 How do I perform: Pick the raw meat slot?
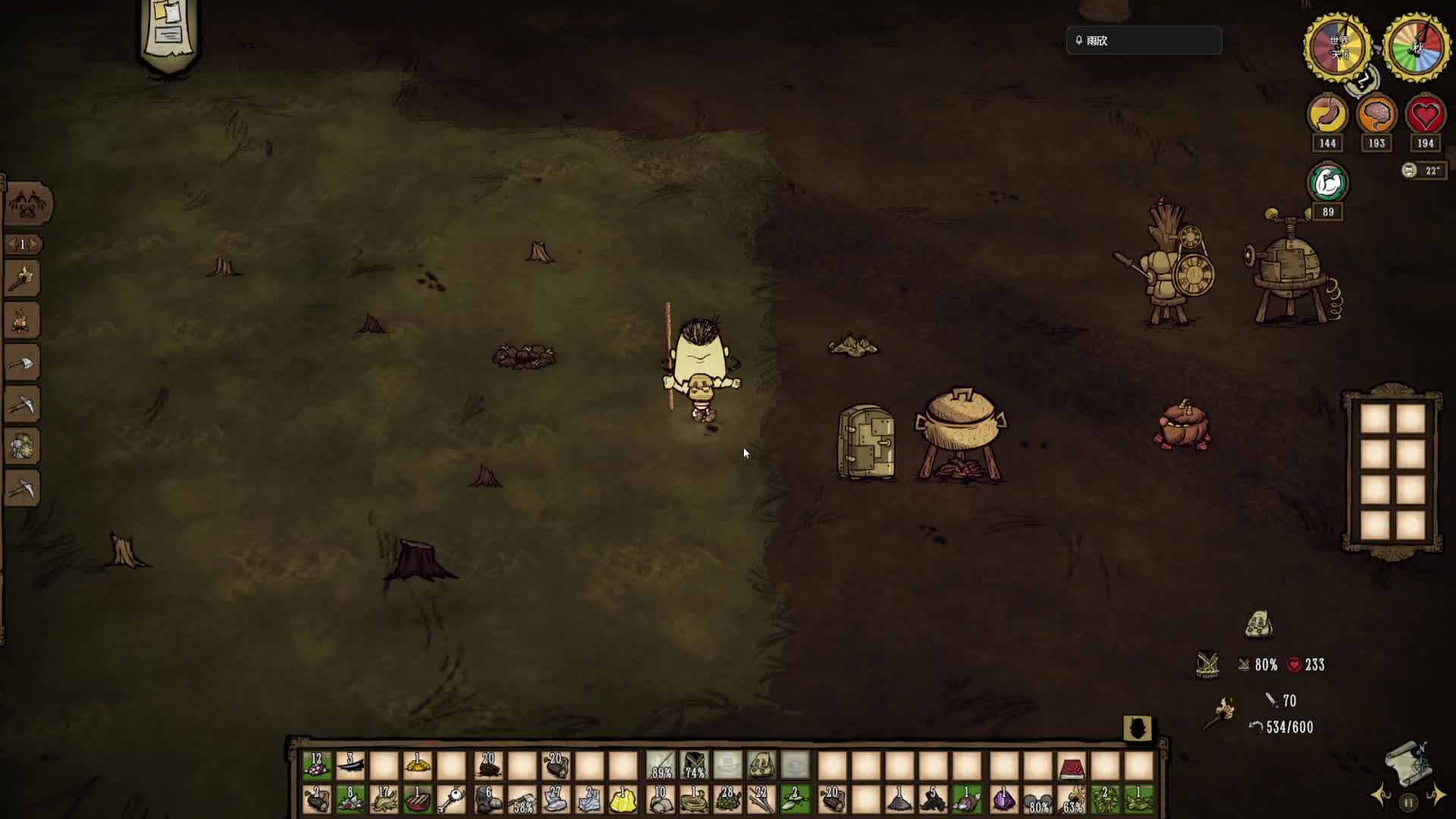[x=417, y=800]
